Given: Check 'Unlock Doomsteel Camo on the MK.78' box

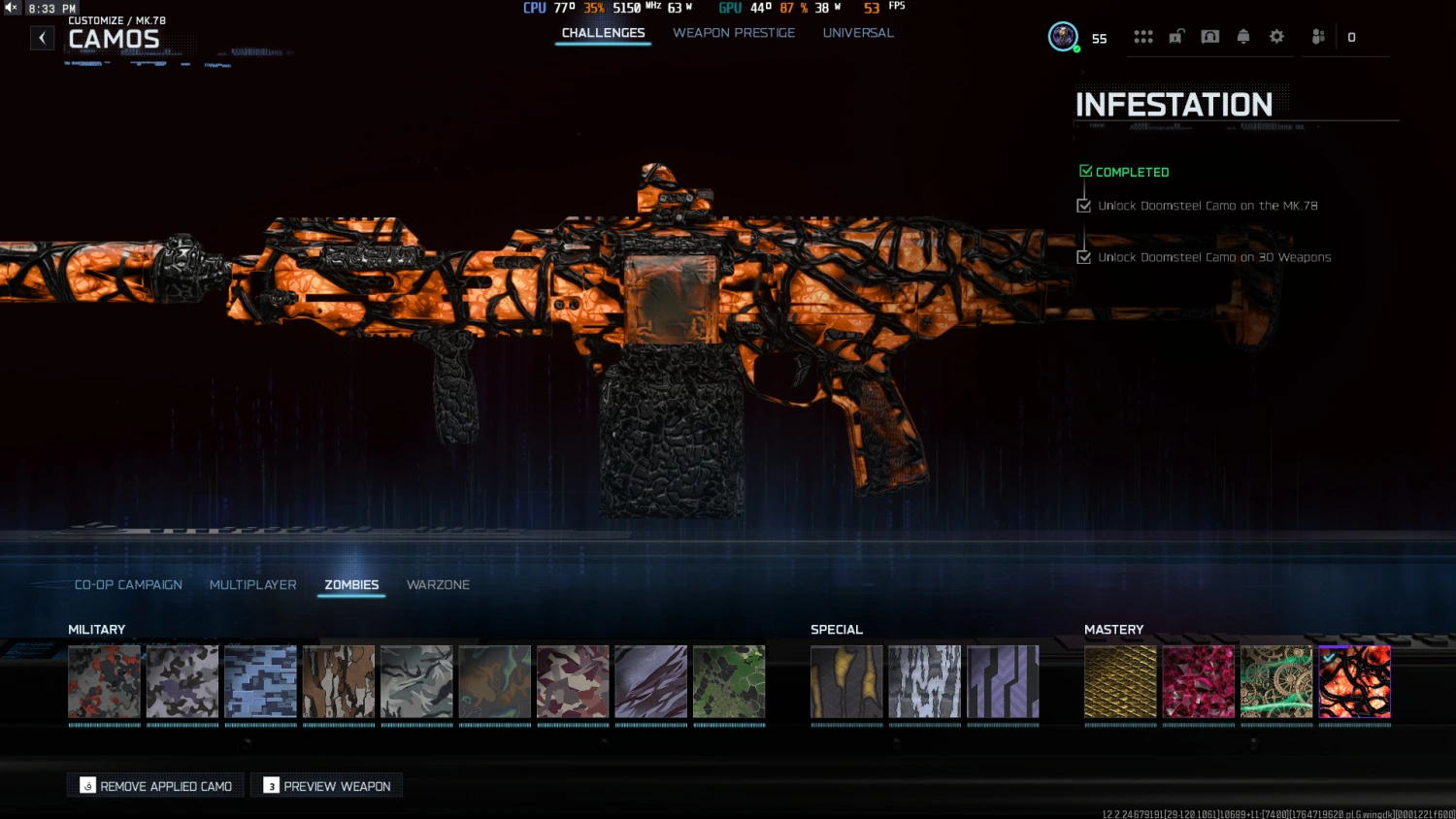Looking at the screenshot, I should (x=1083, y=205).
